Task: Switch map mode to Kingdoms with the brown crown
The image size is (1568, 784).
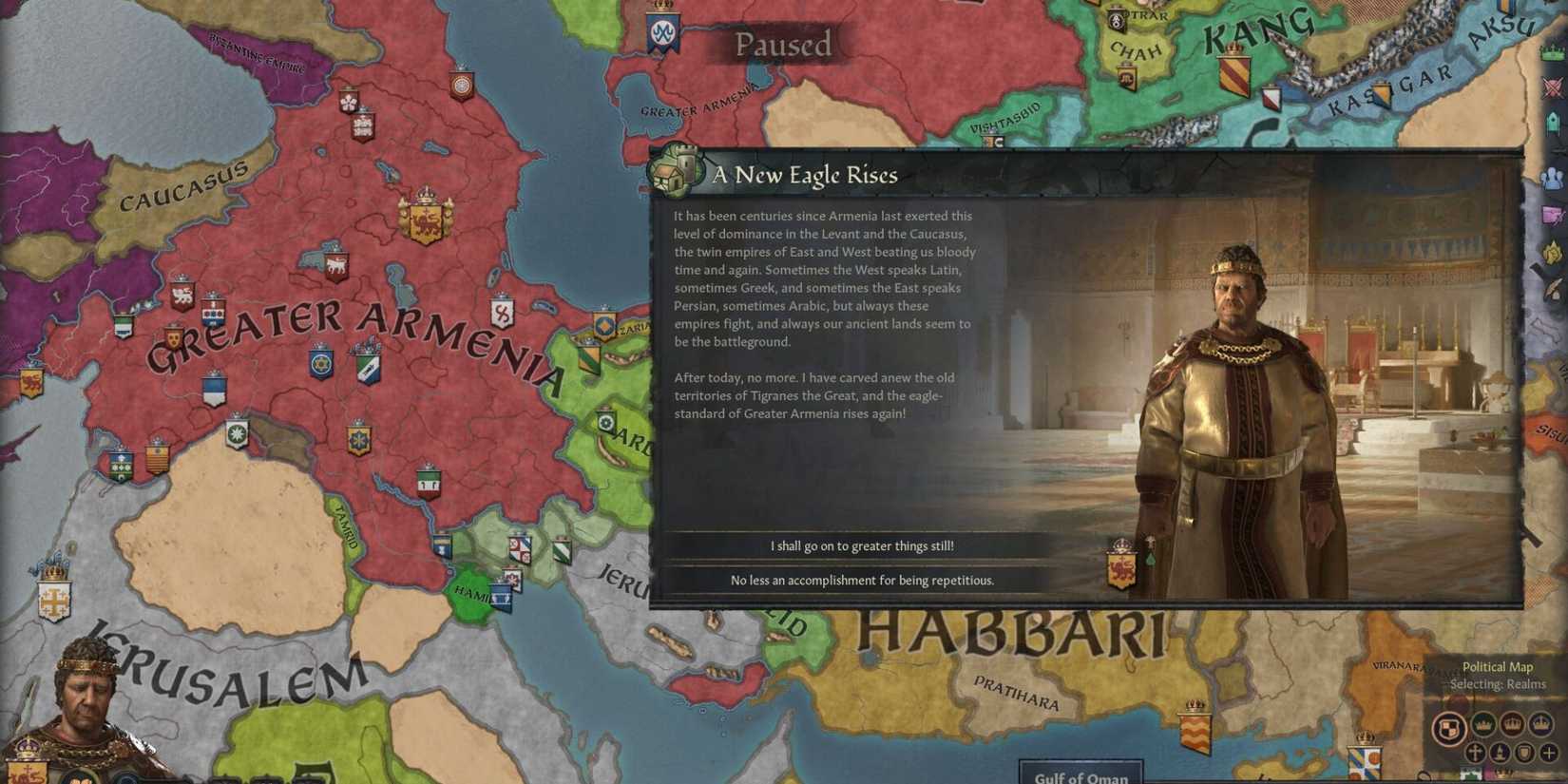Action: point(1512,723)
